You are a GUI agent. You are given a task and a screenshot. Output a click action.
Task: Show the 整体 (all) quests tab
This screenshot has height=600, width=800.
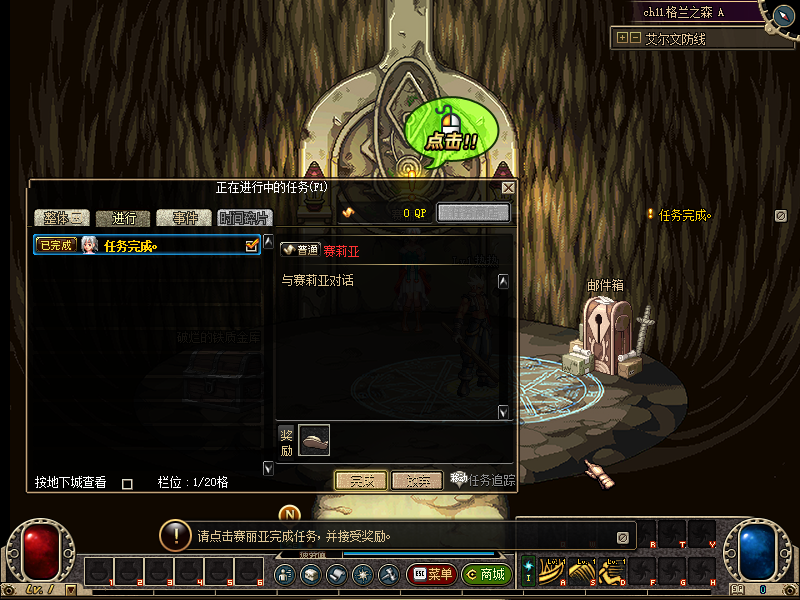[62, 218]
